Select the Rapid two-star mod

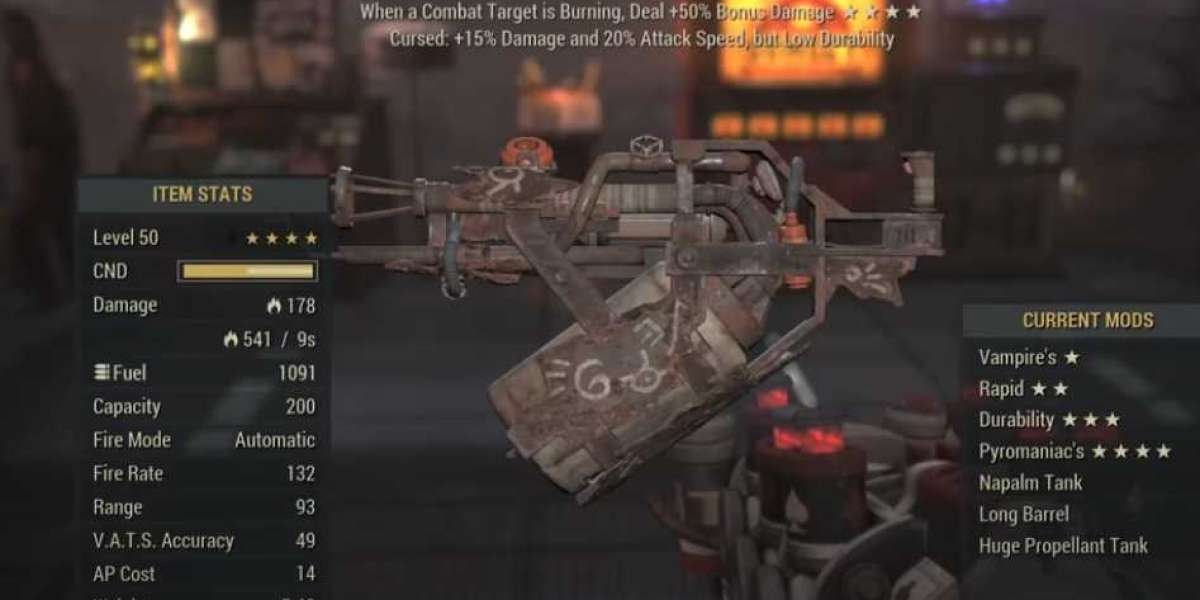pyautogui.click(x=1024, y=389)
